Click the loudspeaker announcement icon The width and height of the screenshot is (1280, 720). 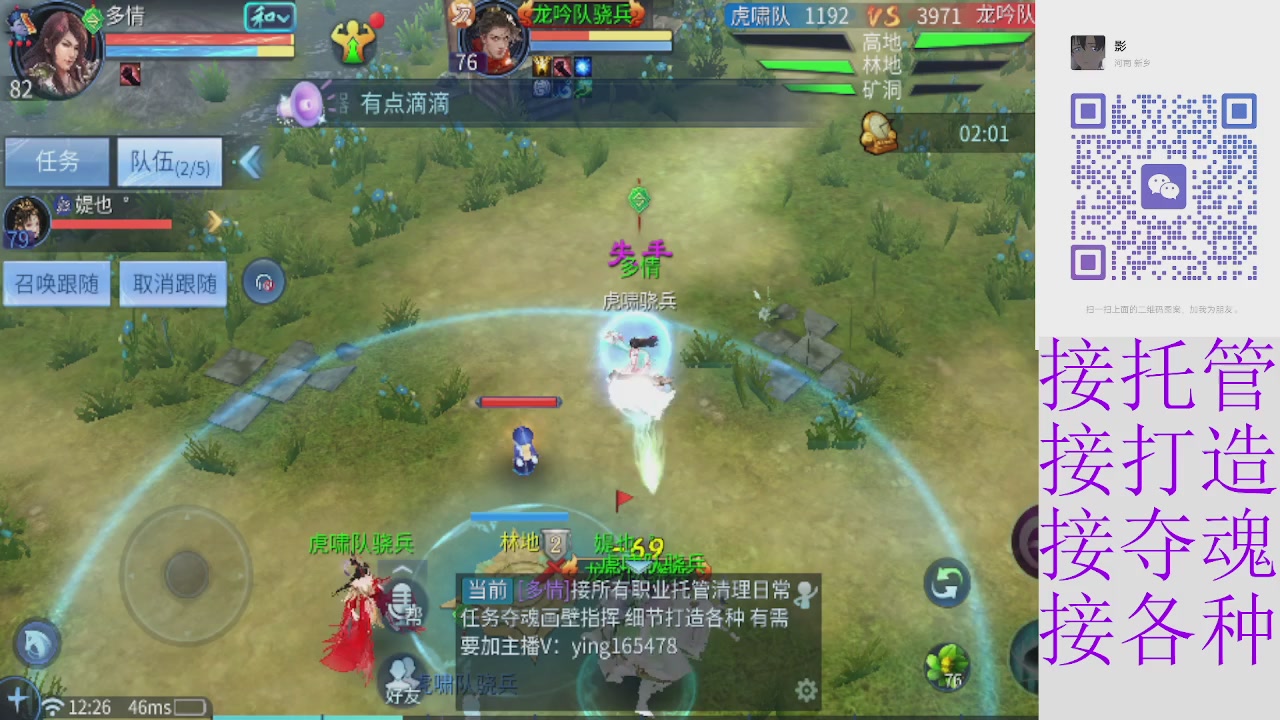pos(300,103)
